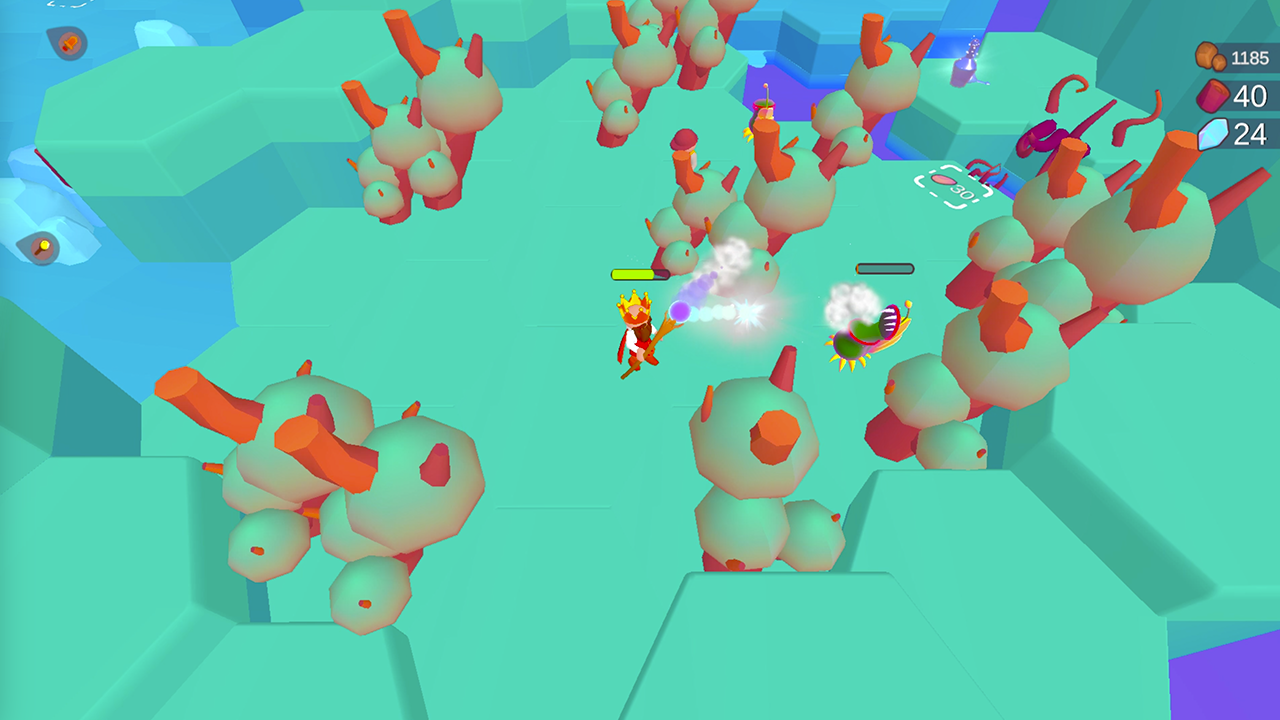Toggle the enemy's gray health bar
The width and height of the screenshot is (1280, 720).
point(884,268)
